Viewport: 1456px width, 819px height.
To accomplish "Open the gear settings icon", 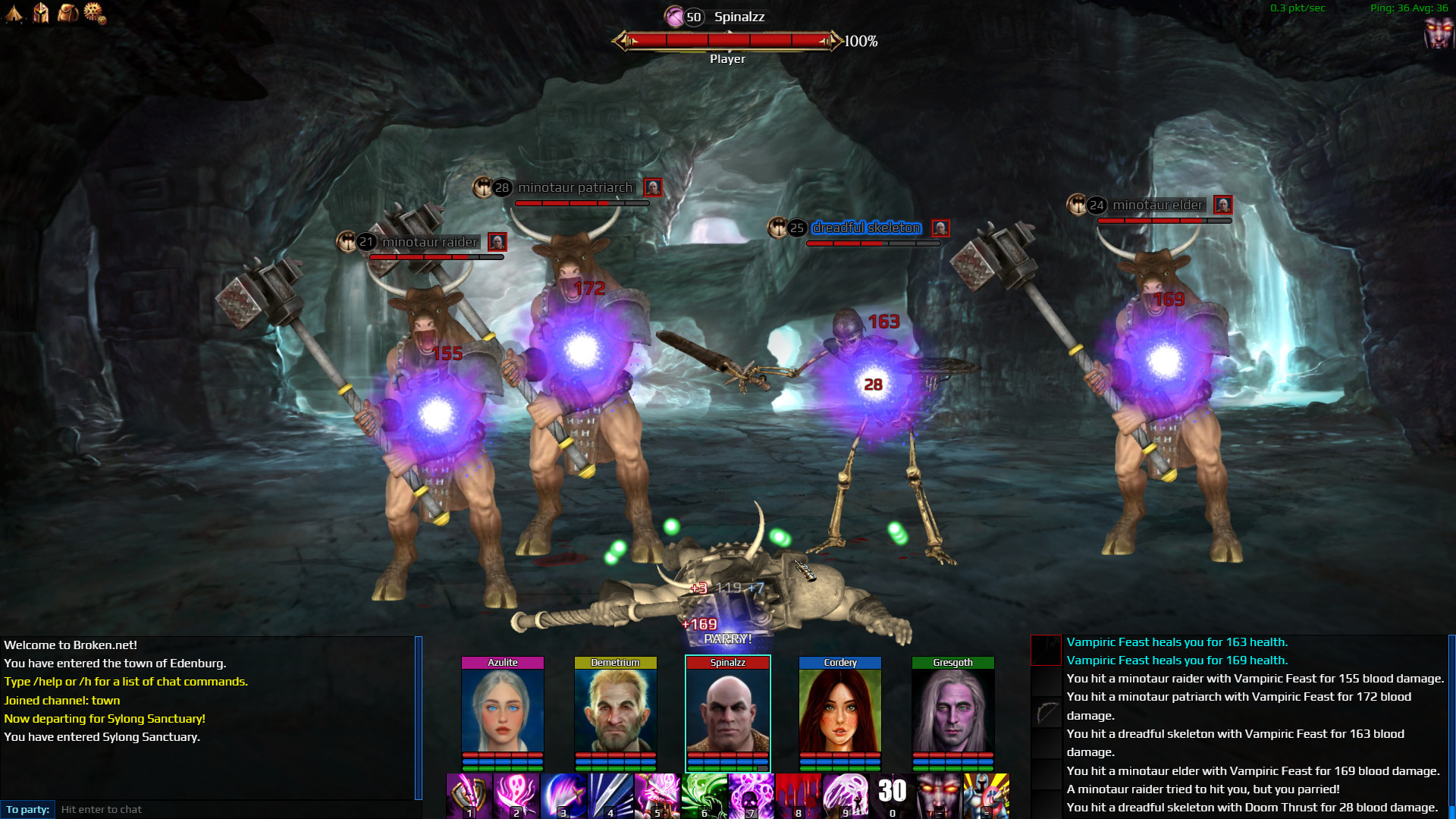I will (x=94, y=12).
